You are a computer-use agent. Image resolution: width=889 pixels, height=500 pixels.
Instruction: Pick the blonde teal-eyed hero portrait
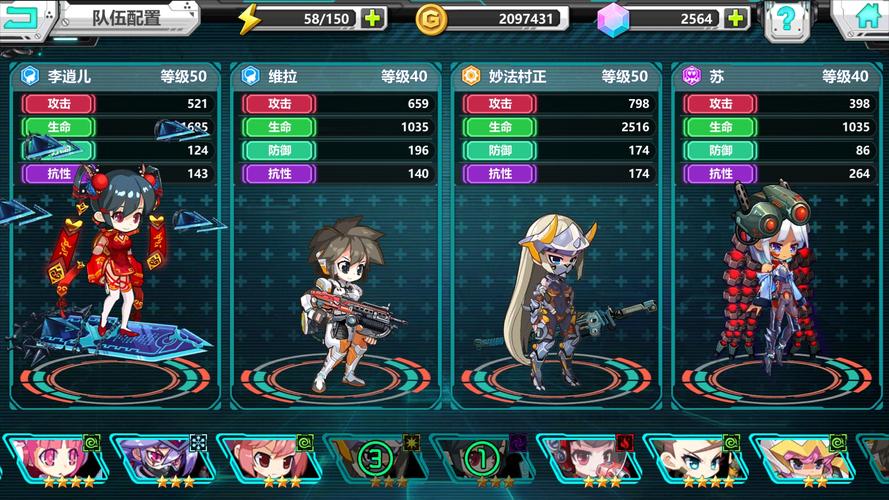693,456
